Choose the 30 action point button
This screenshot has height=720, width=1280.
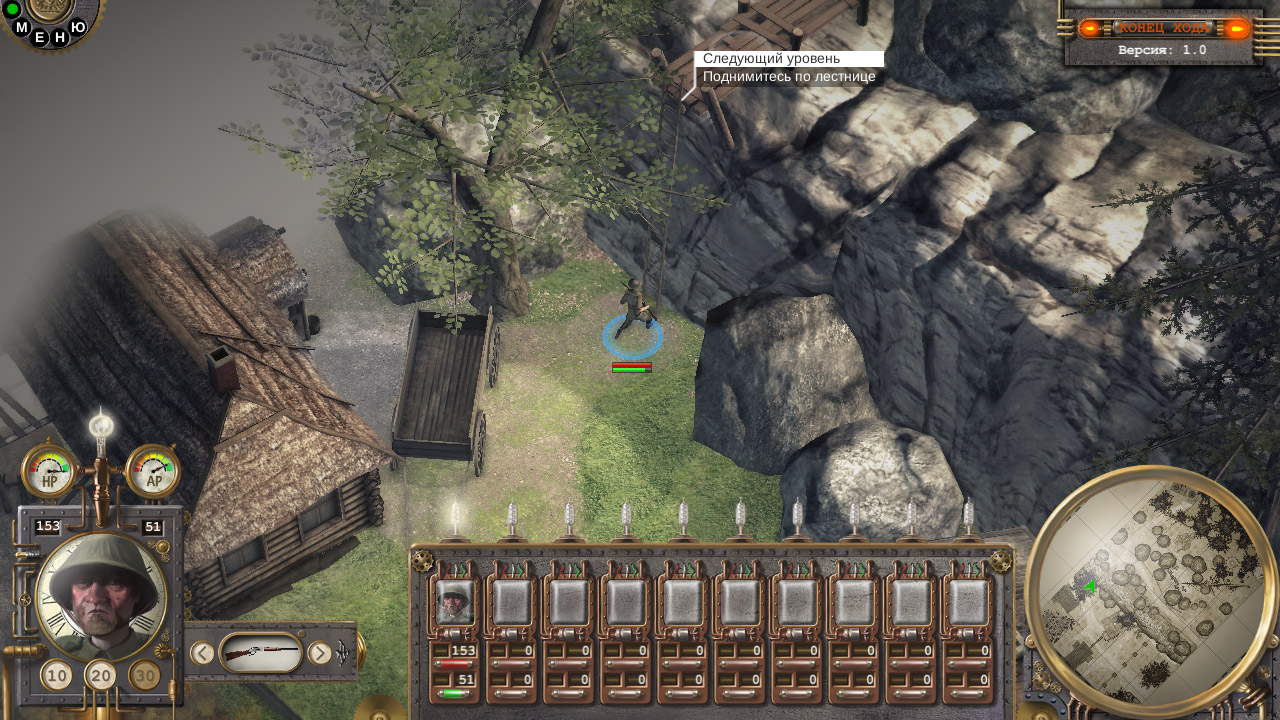tap(145, 676)
